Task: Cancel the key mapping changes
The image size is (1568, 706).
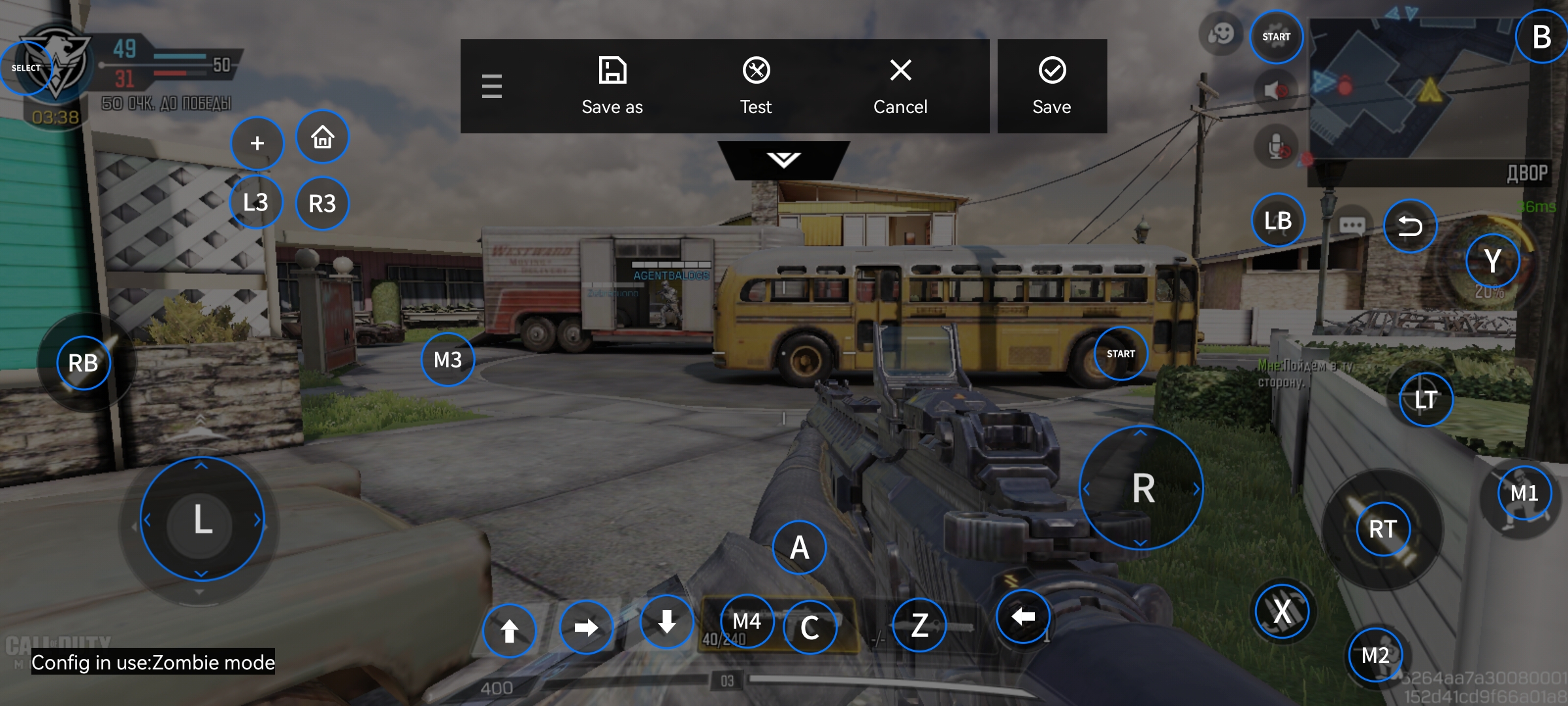Action: coord(900,86)
